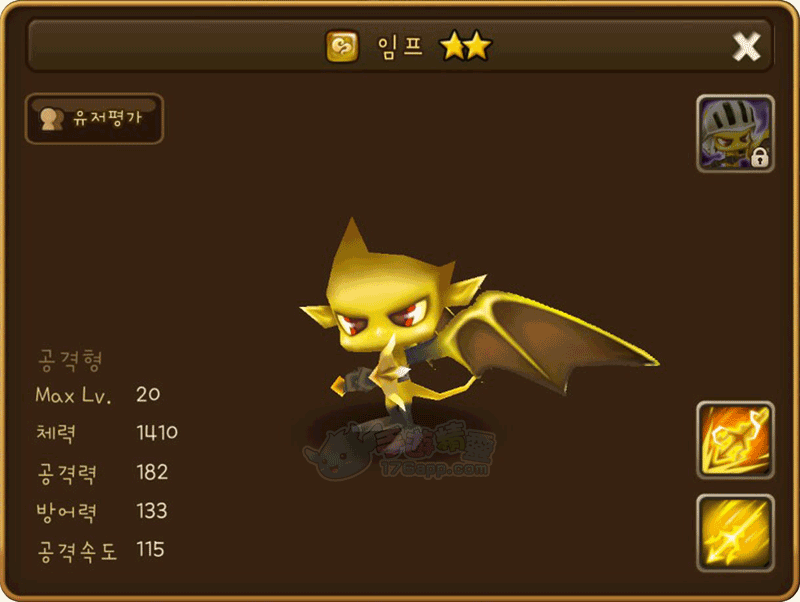The width and height of the screenshot is (800, 602).
Task: Close the Imp info window
Action: pos(746,46)
